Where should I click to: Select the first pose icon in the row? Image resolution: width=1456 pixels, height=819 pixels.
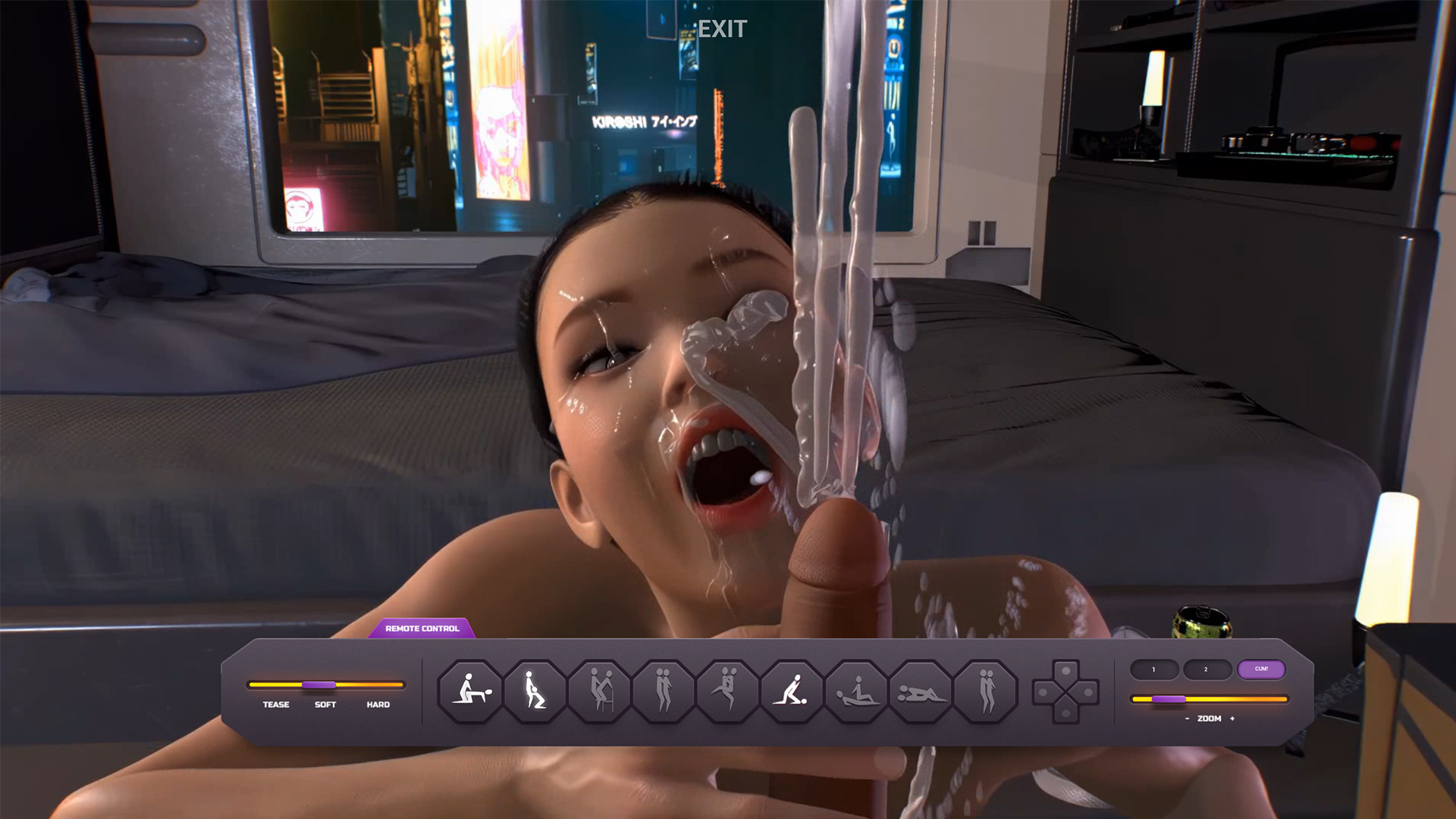pyautogui.click(x=470, y=691)
